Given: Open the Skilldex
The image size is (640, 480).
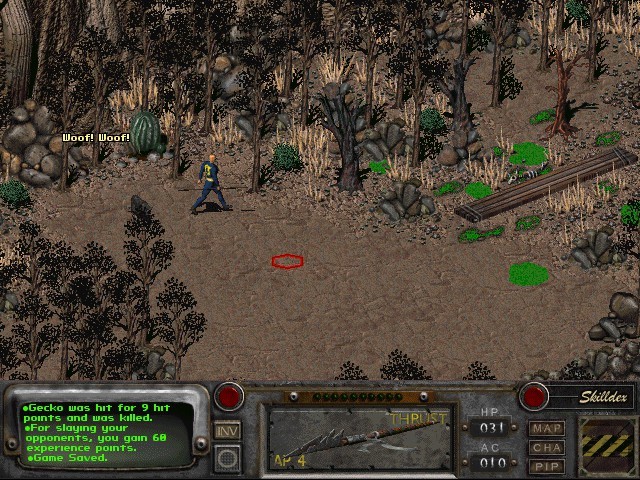Looking at the screenshot, I should coord(603,397).
